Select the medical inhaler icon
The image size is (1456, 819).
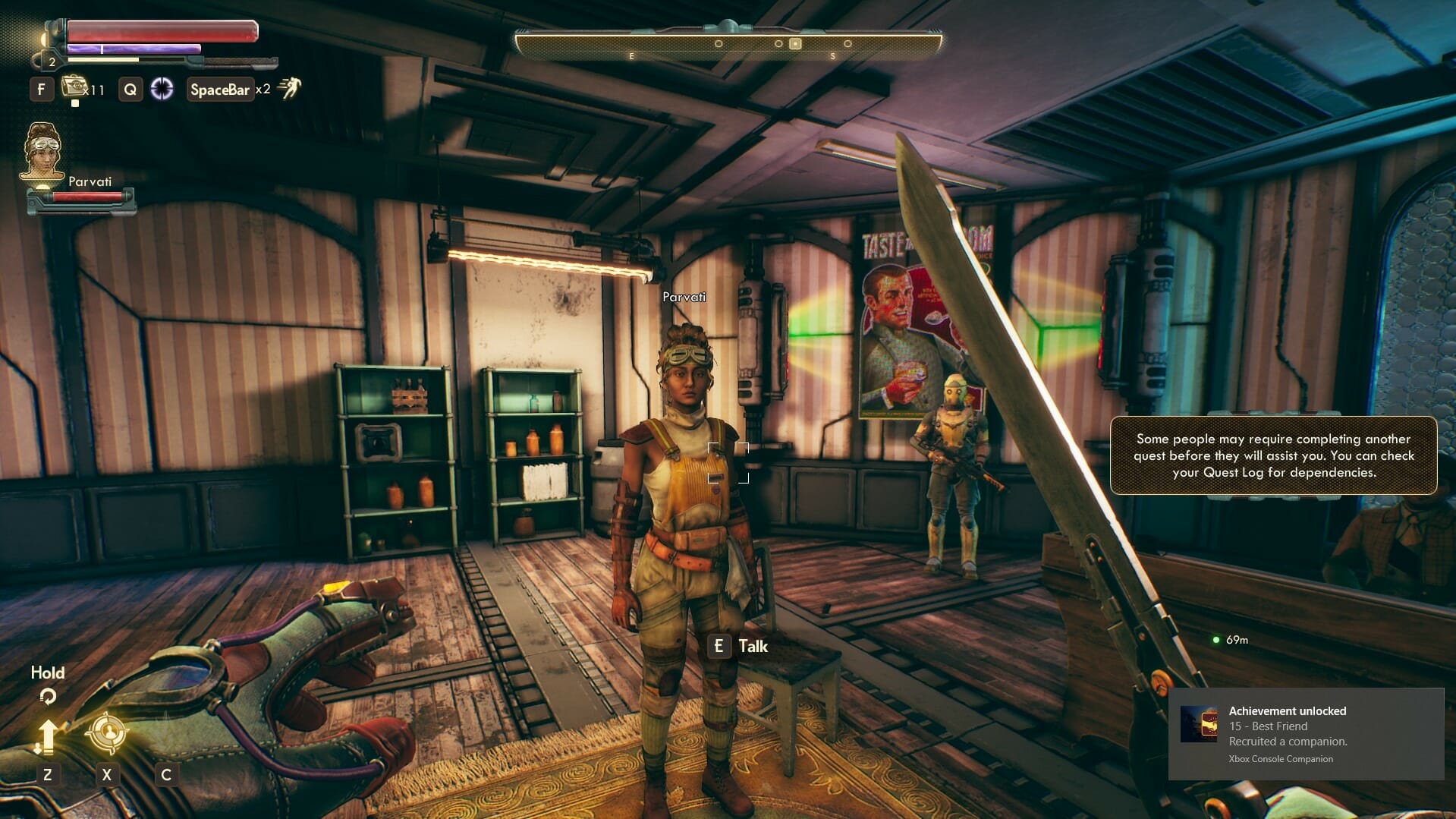(74, 86)
